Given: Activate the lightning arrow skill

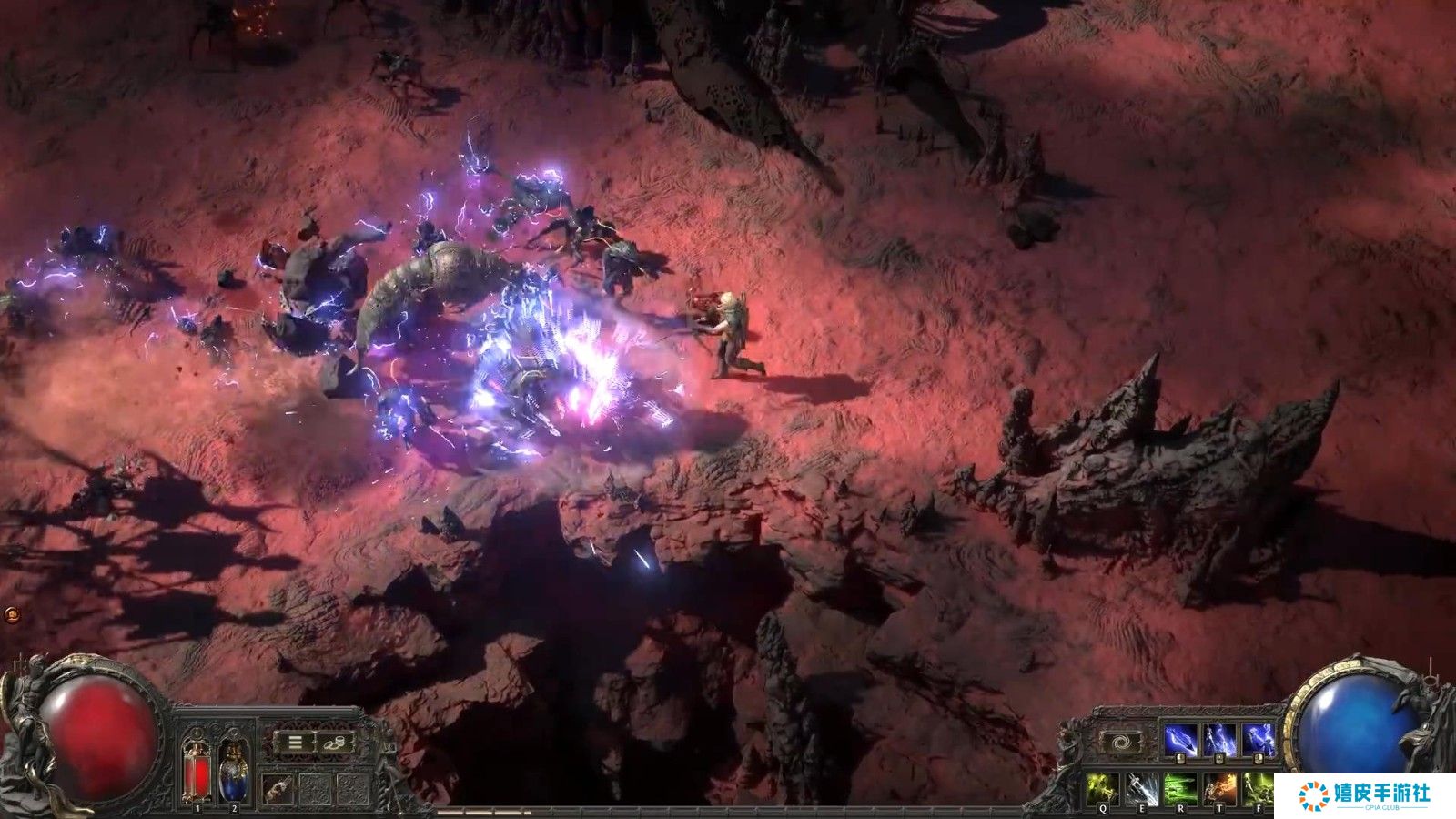Looking at the screenshot, I should coord(1180,740).
